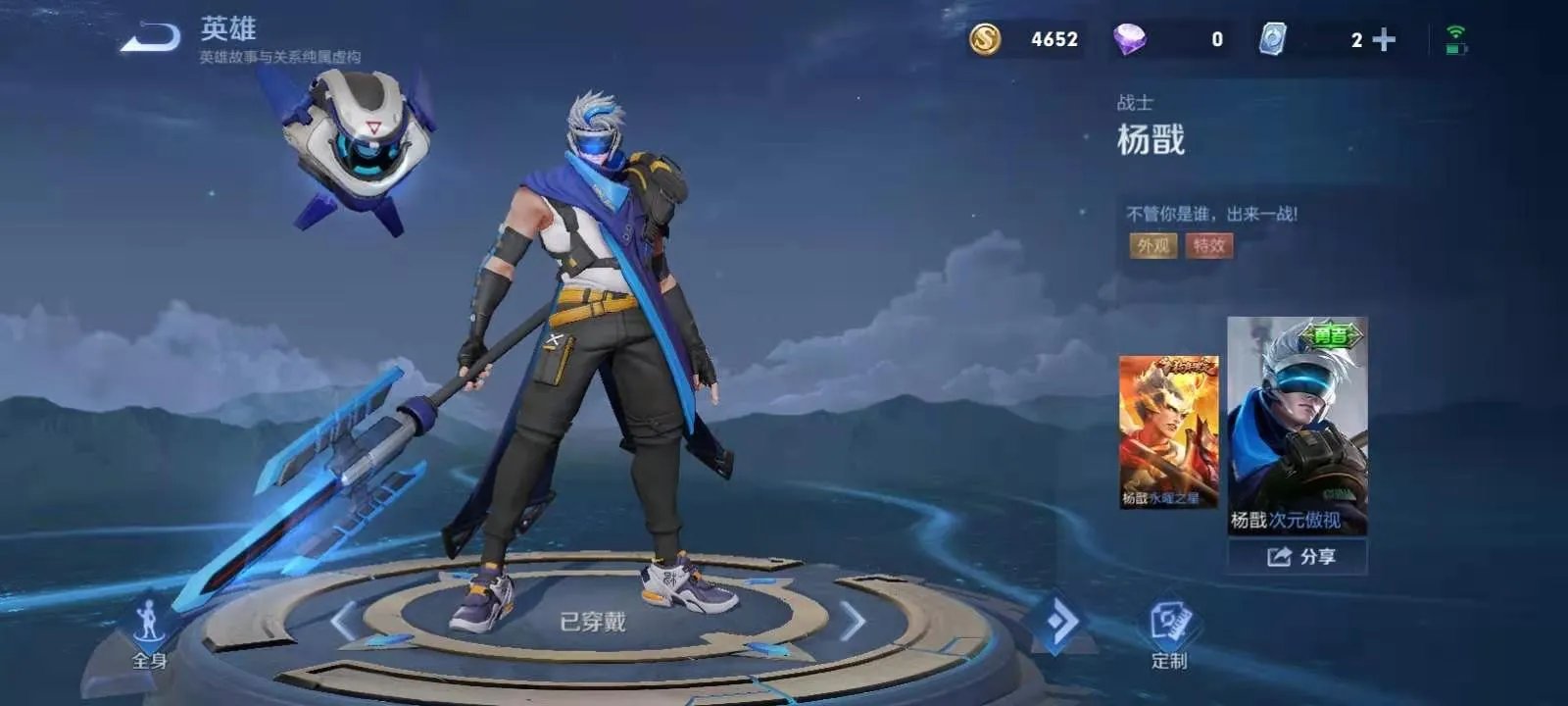Share the skin with the 分享 button
This screenshot has height=706, width=1568.
[1298, 557]
